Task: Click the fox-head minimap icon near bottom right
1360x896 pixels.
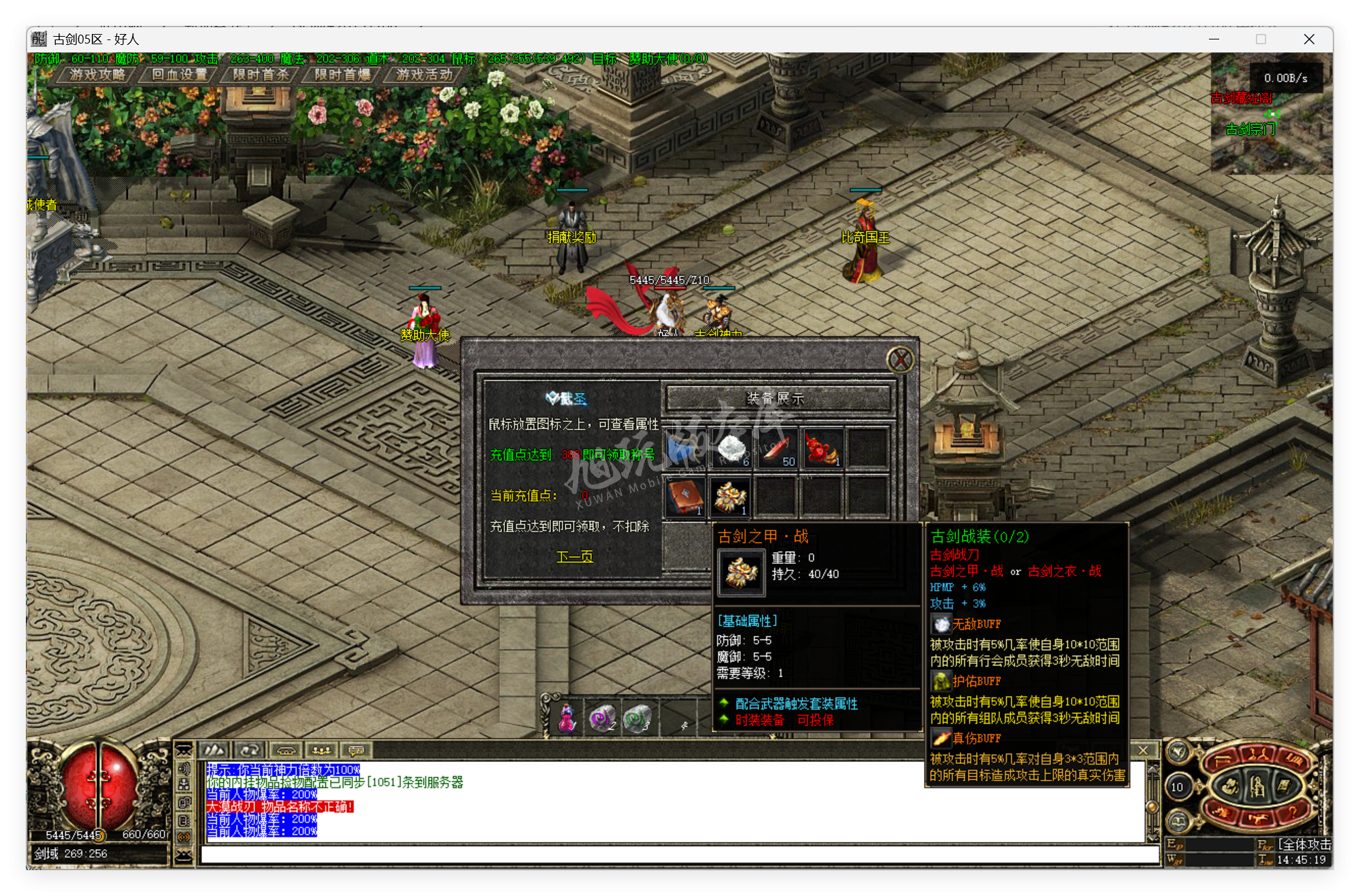Action: click(1178, 751)
